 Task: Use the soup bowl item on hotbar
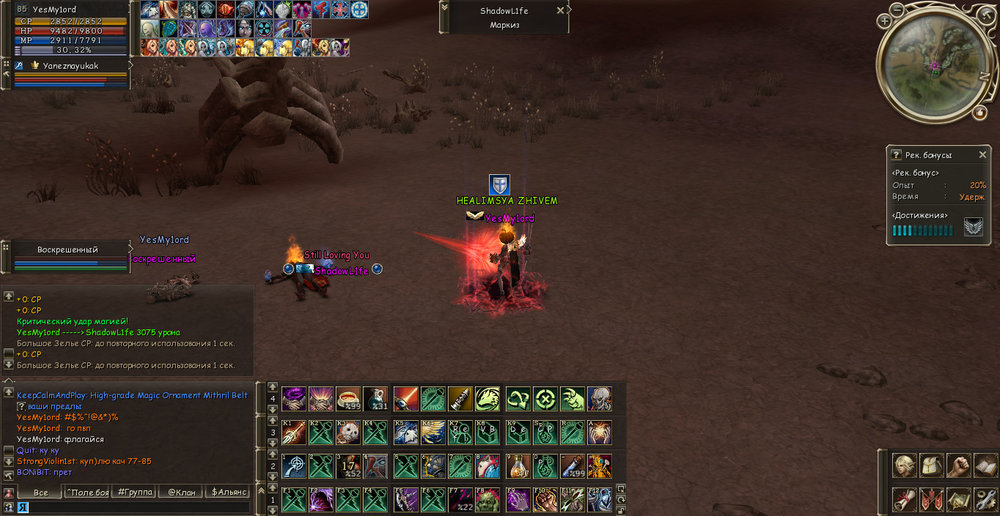pyautogui.click(x=348, y=398)
